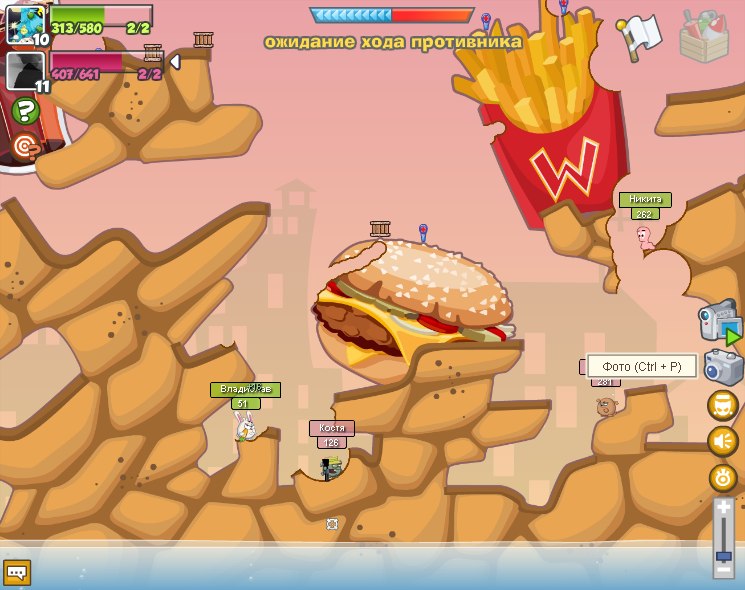
Task: Select the second player's dark avatar portrait
Action: (24, 70)
